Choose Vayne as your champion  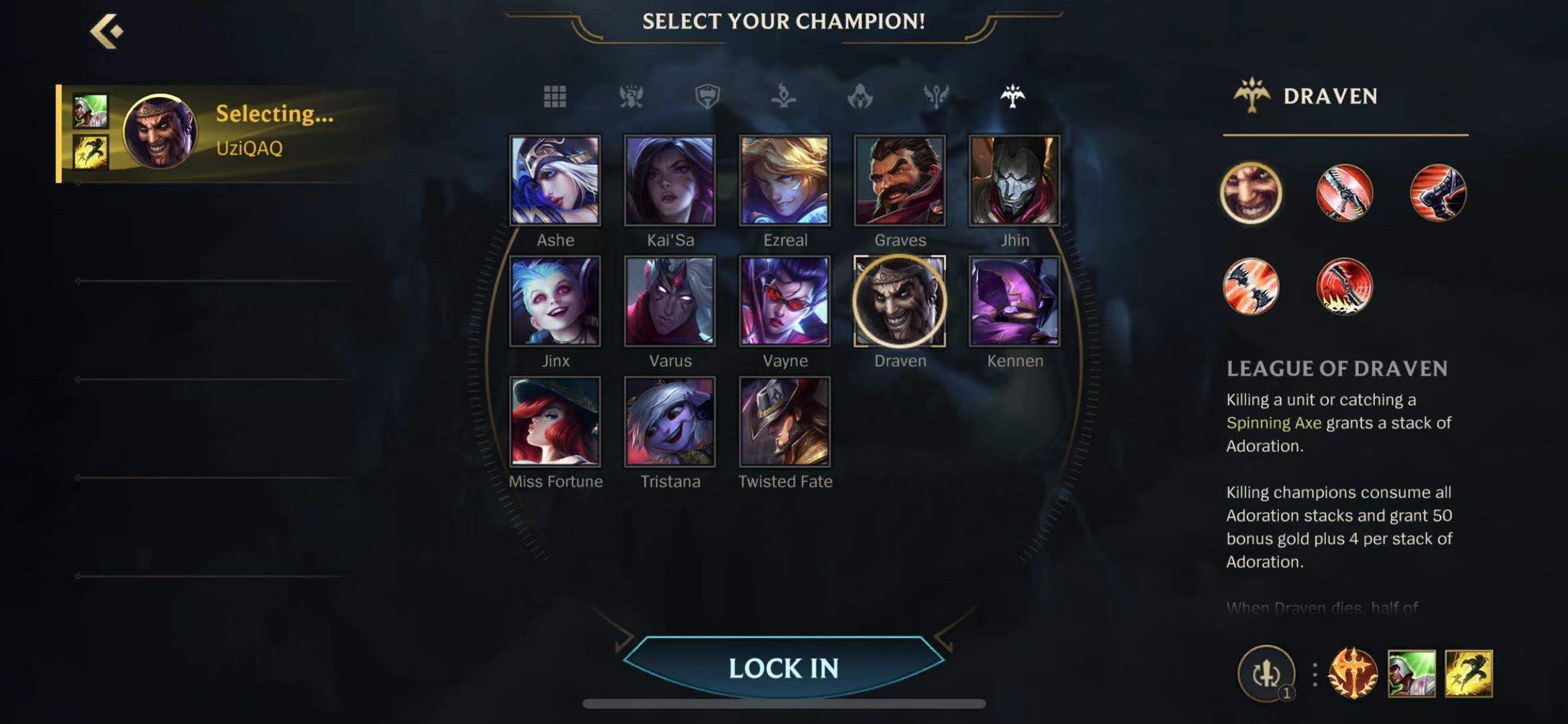[x=784, y=301]
